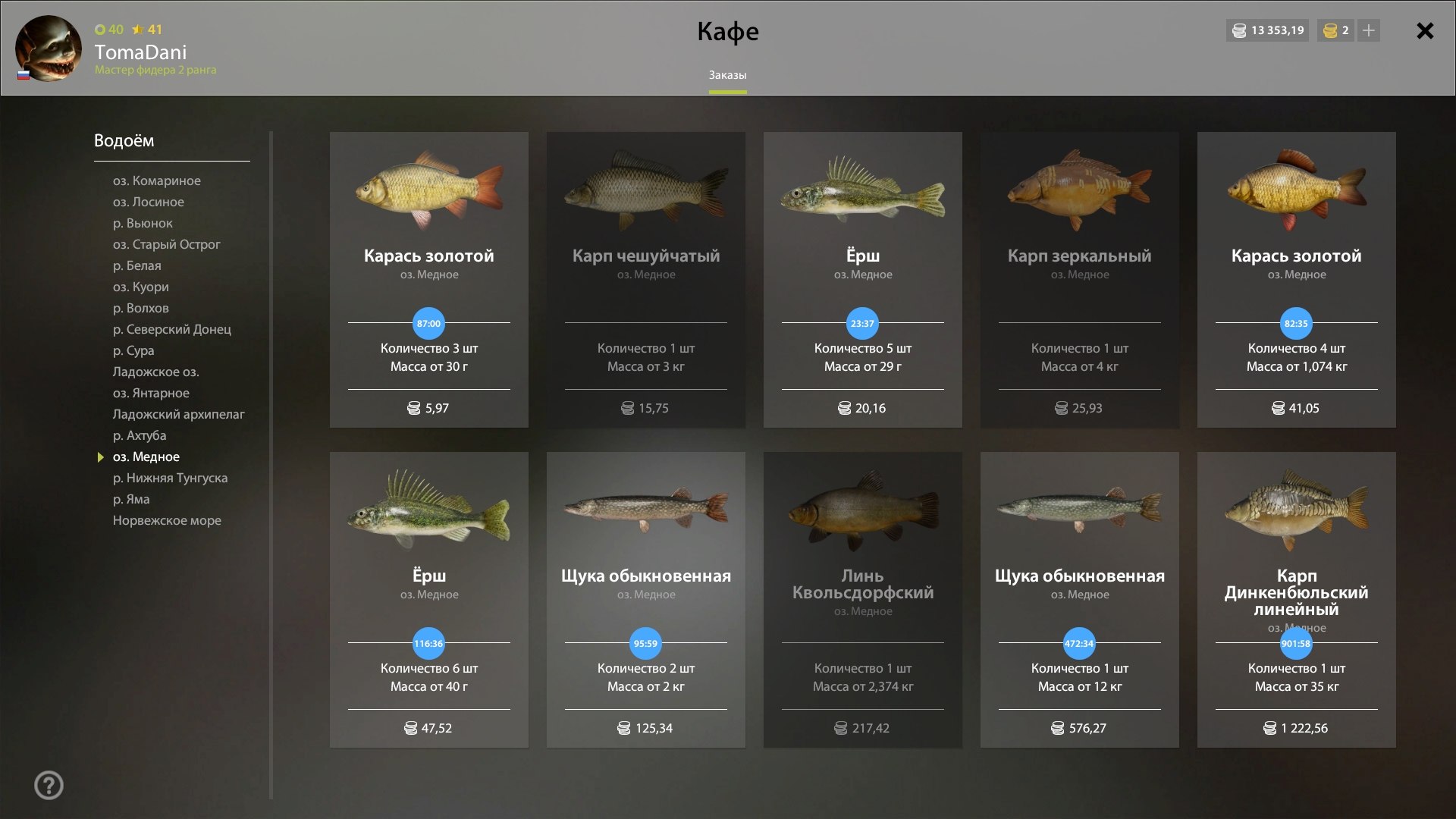Pick оз. Куори in the list
The image size is (1456, 819).
(141, 287)
